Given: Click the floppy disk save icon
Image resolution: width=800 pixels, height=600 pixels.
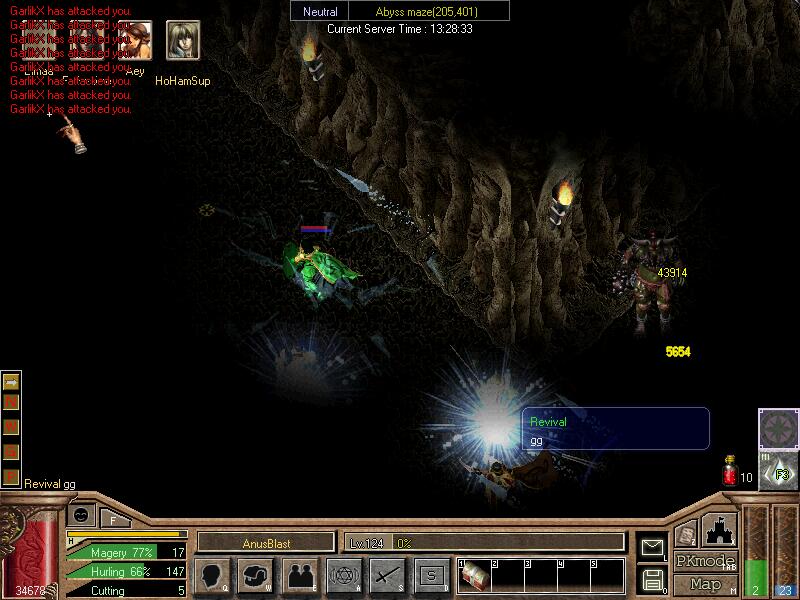Looking at the screenshot, I should tap(652, 578).
